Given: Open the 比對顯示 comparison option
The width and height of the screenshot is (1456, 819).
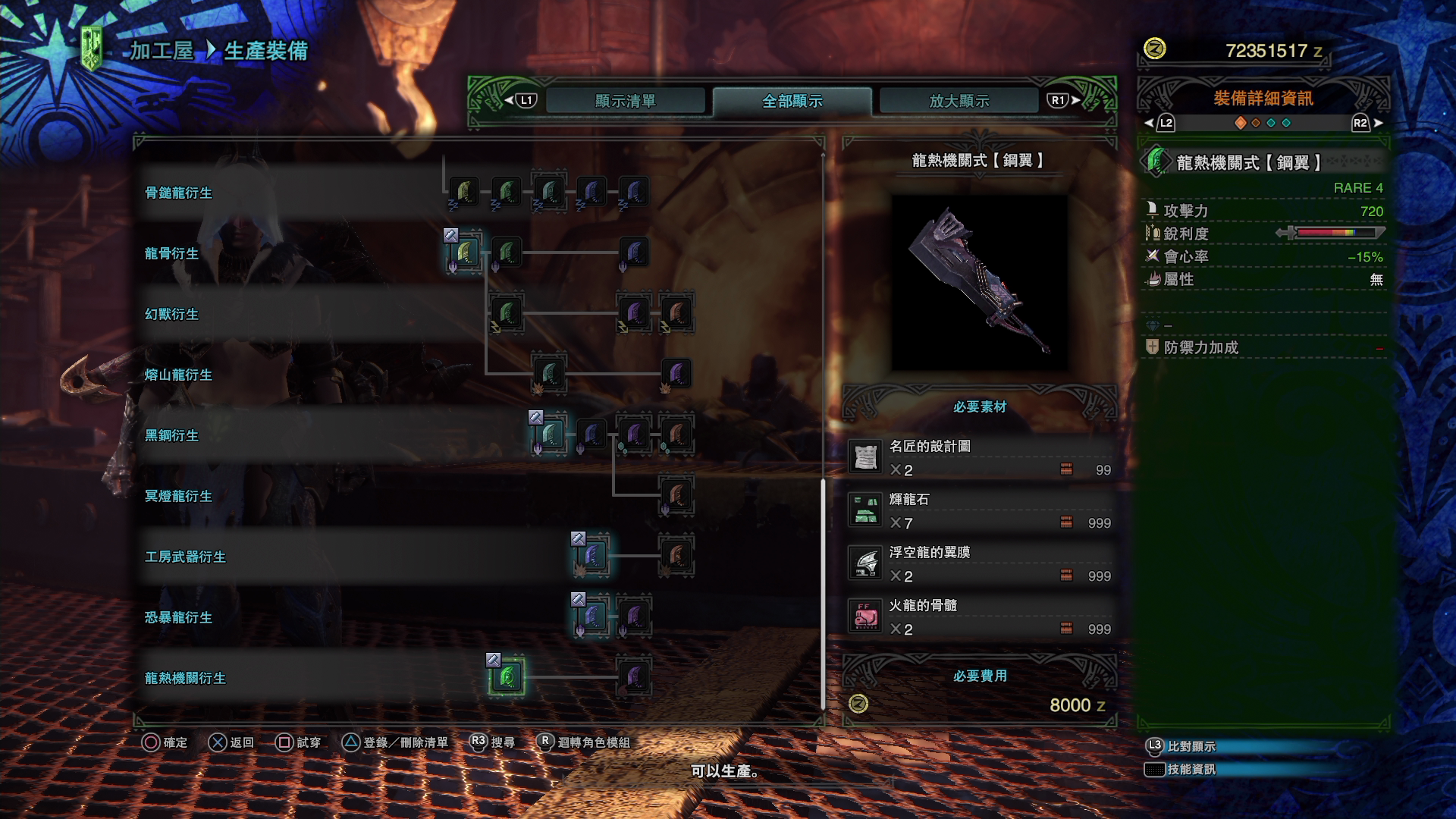Looking at the screenshot, I should [1191, 746].
